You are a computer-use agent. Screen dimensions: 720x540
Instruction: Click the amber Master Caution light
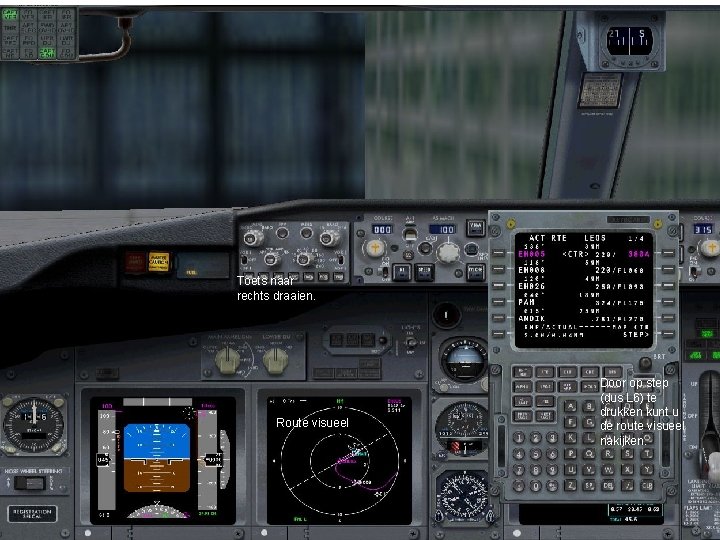[158, 262]
